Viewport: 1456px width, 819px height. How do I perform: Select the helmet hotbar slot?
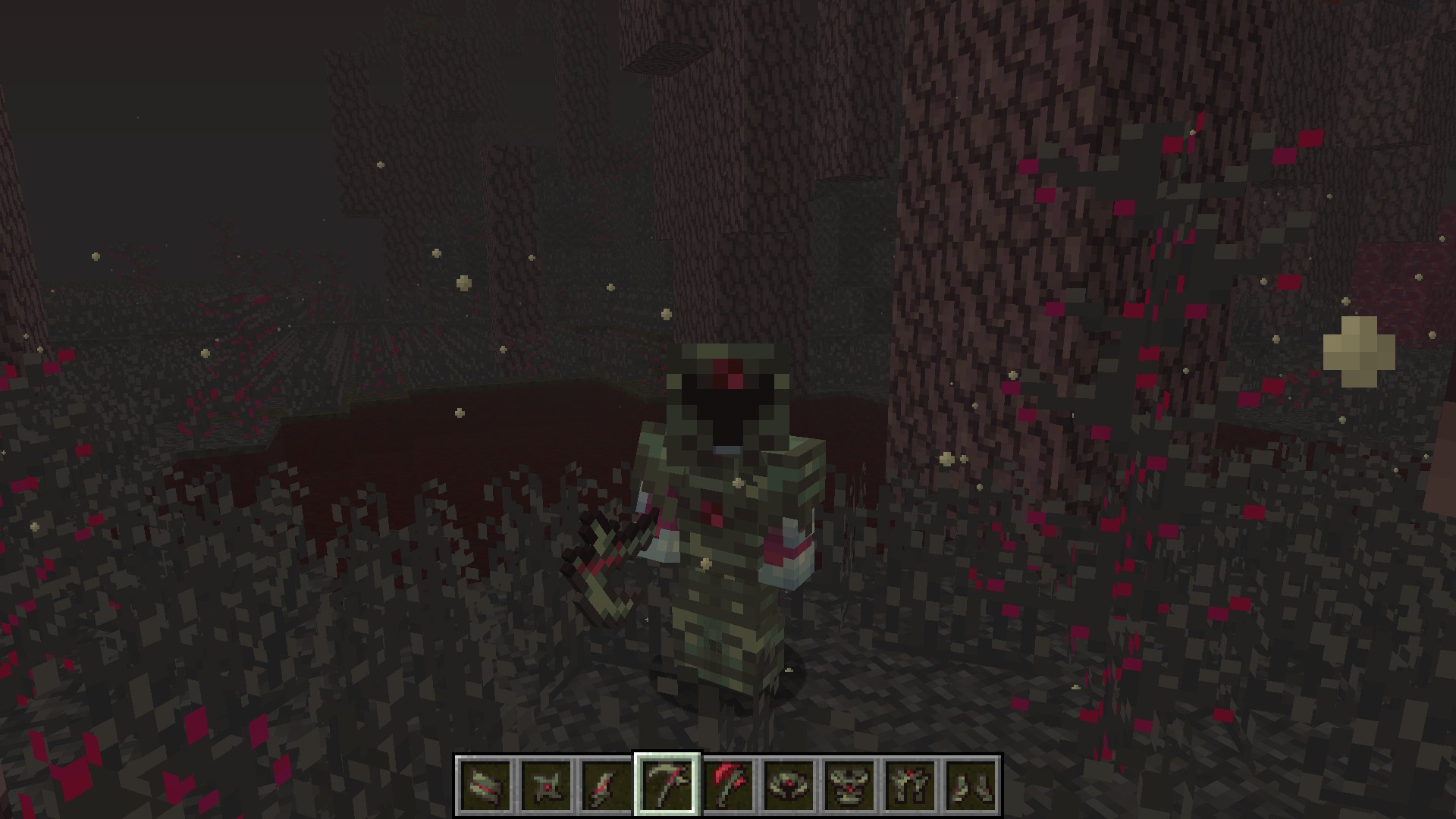coord(789,784)
